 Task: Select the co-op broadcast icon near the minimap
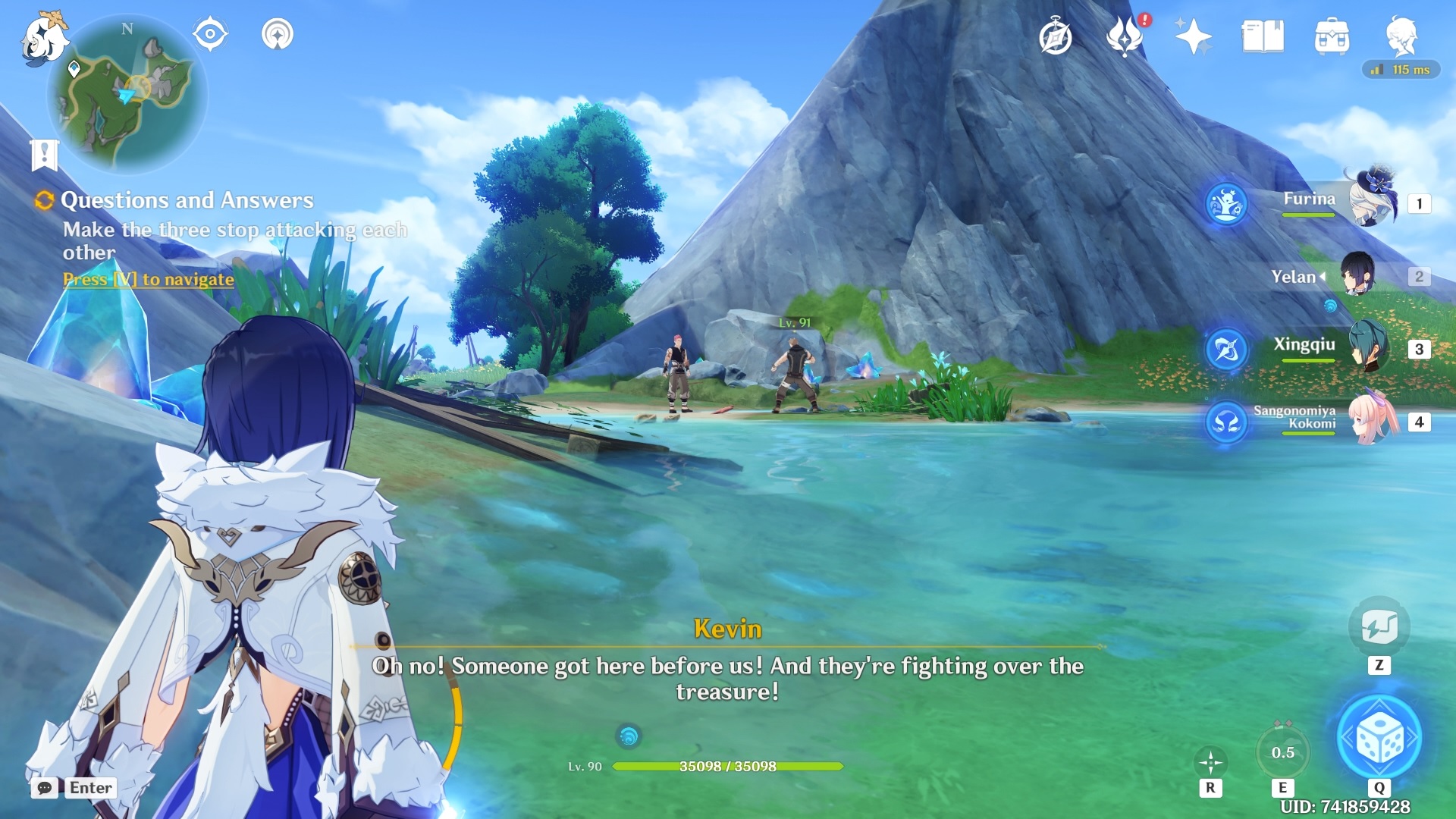click(278, 33)
